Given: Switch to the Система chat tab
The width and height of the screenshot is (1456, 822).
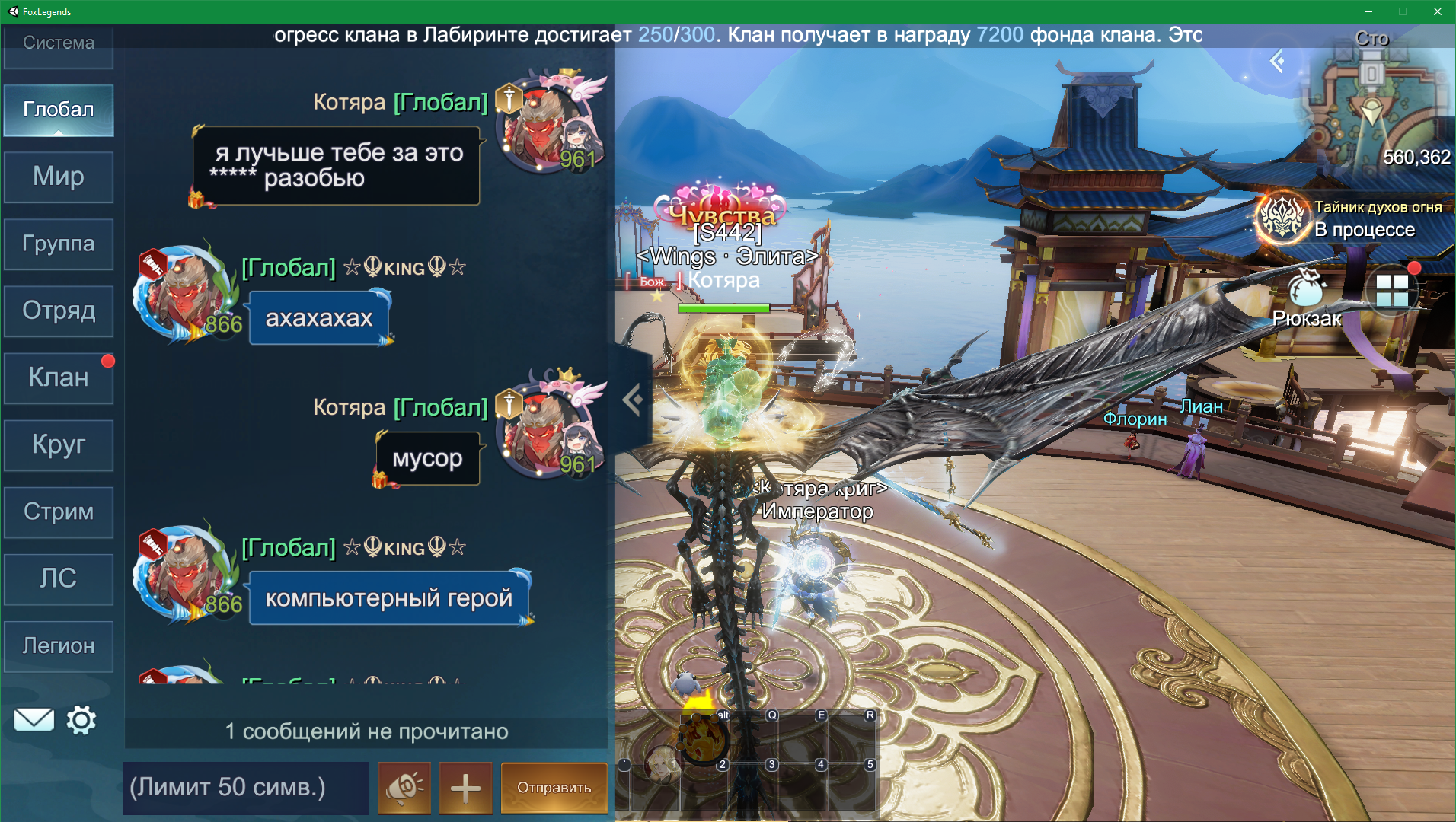Looking at the screenshot, I should (x=59, y=44).
